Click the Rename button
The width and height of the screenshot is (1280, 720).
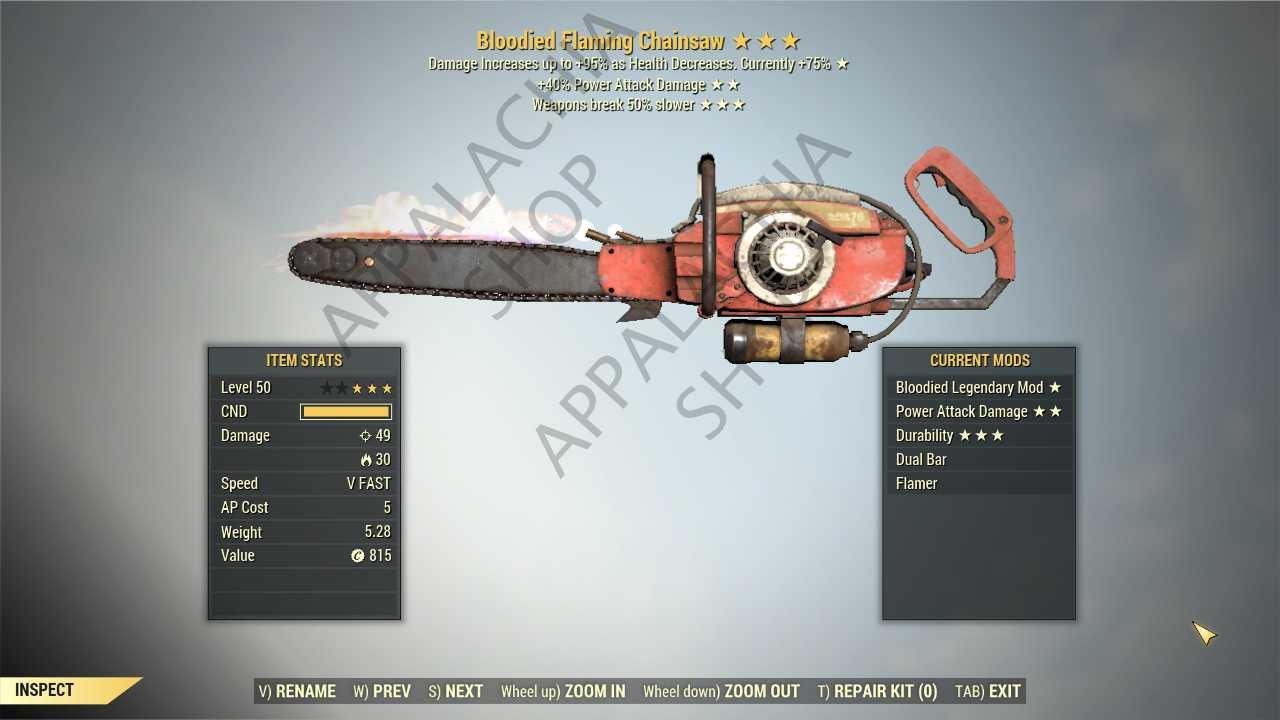297,691
